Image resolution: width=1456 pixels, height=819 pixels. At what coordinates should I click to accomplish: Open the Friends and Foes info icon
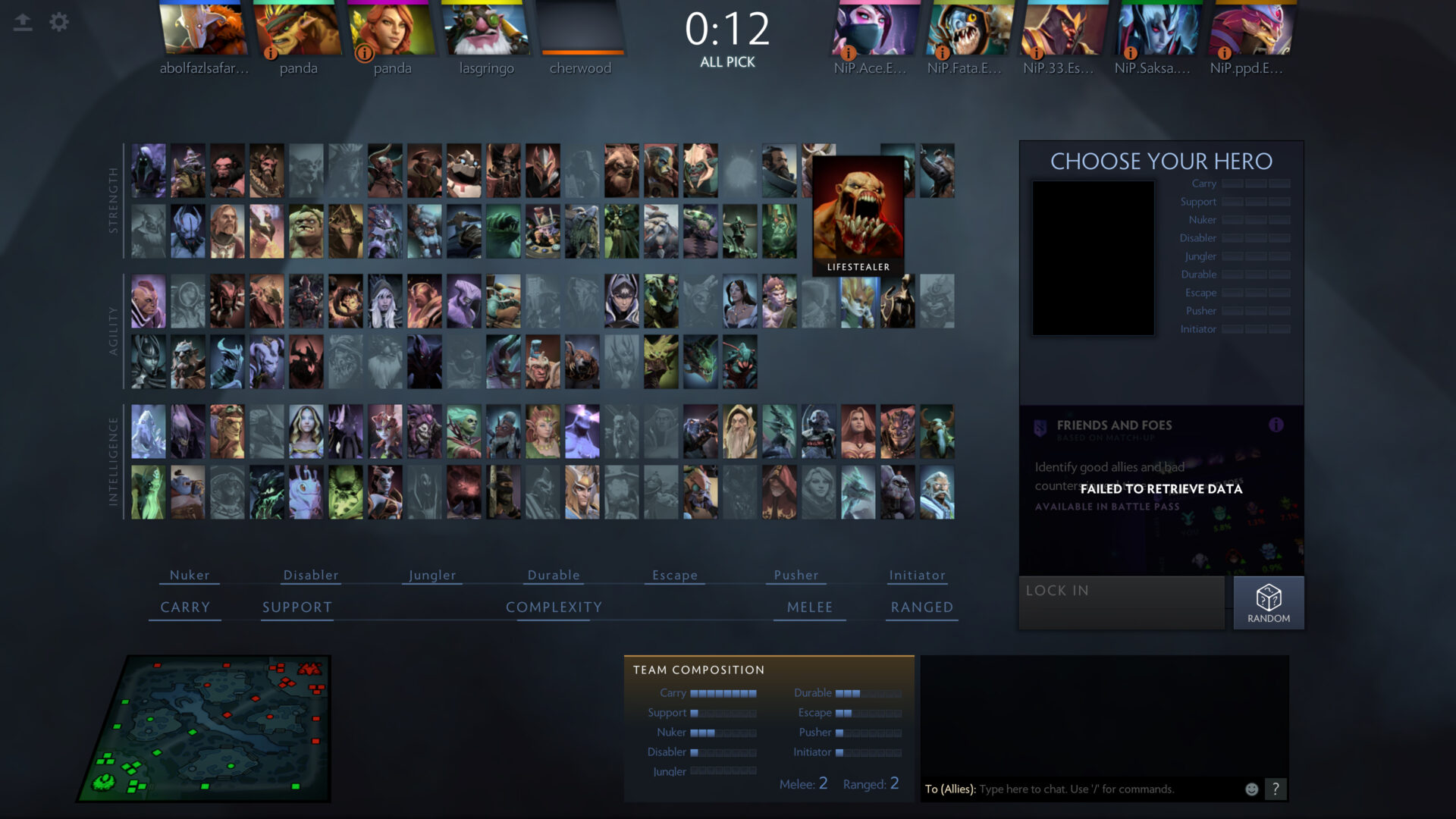[x=1276, y=425]
